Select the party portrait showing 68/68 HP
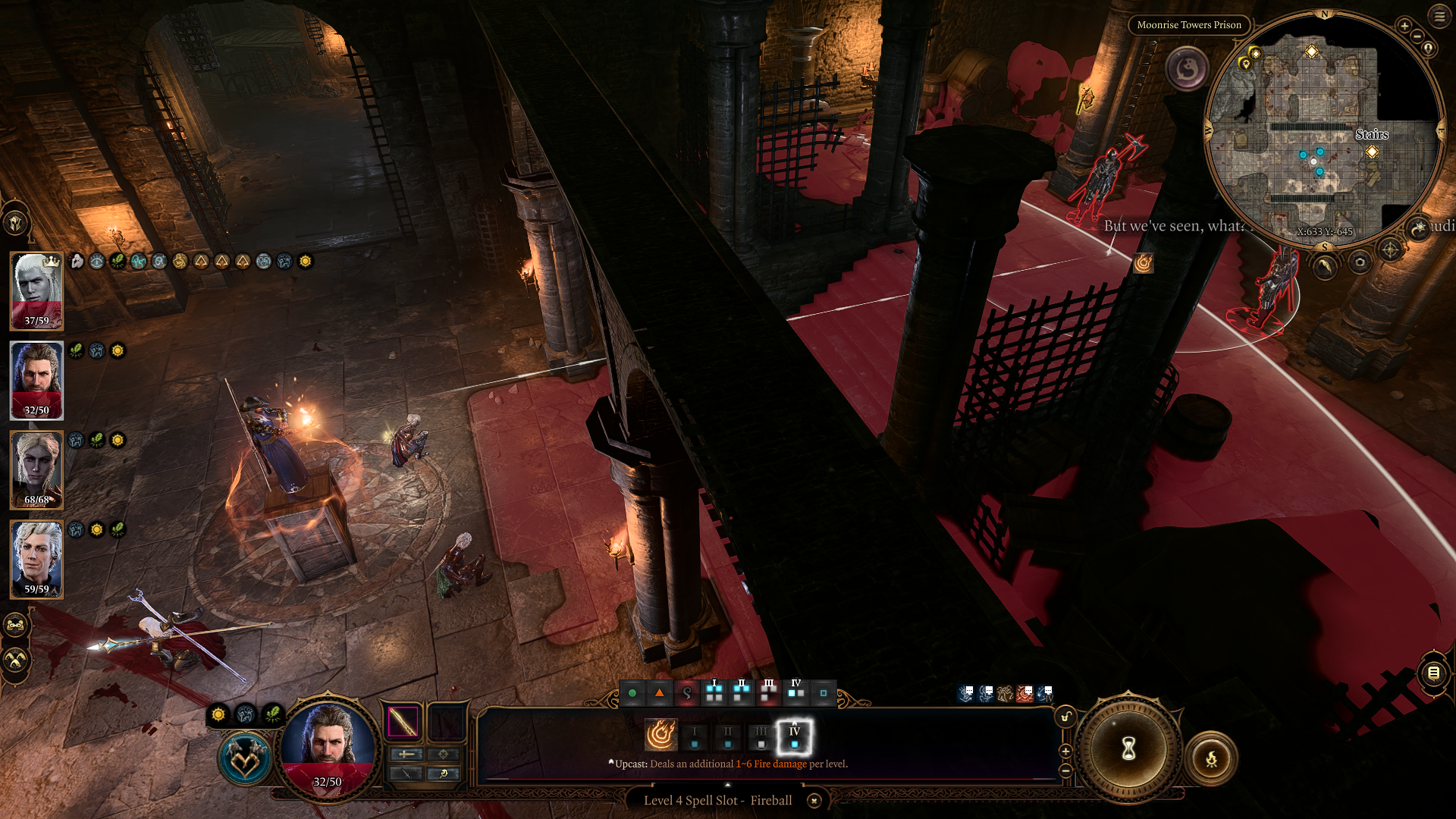The height and width of the screenshot is (819, 1456). tap(36, 470)
